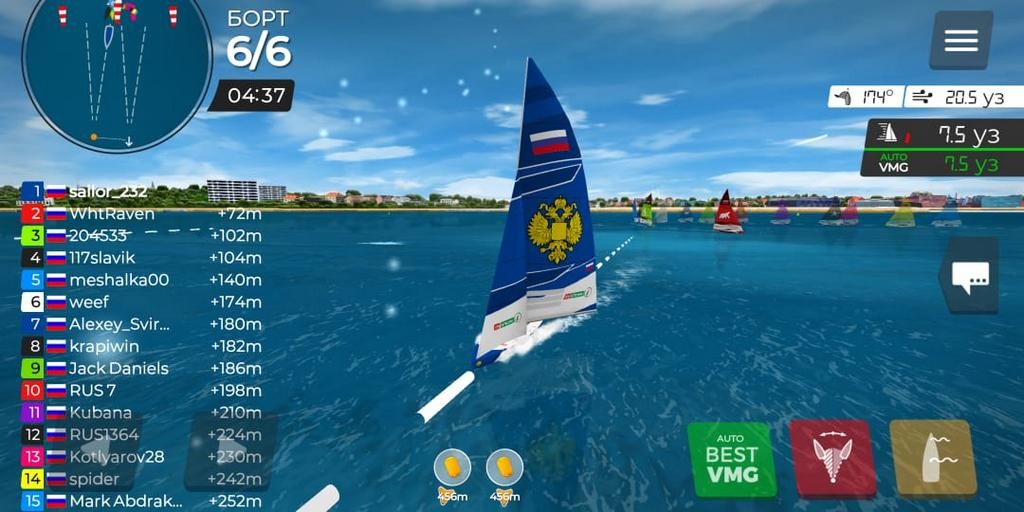
Task: Open the hamburger menu
Action: tap(960, 40)
